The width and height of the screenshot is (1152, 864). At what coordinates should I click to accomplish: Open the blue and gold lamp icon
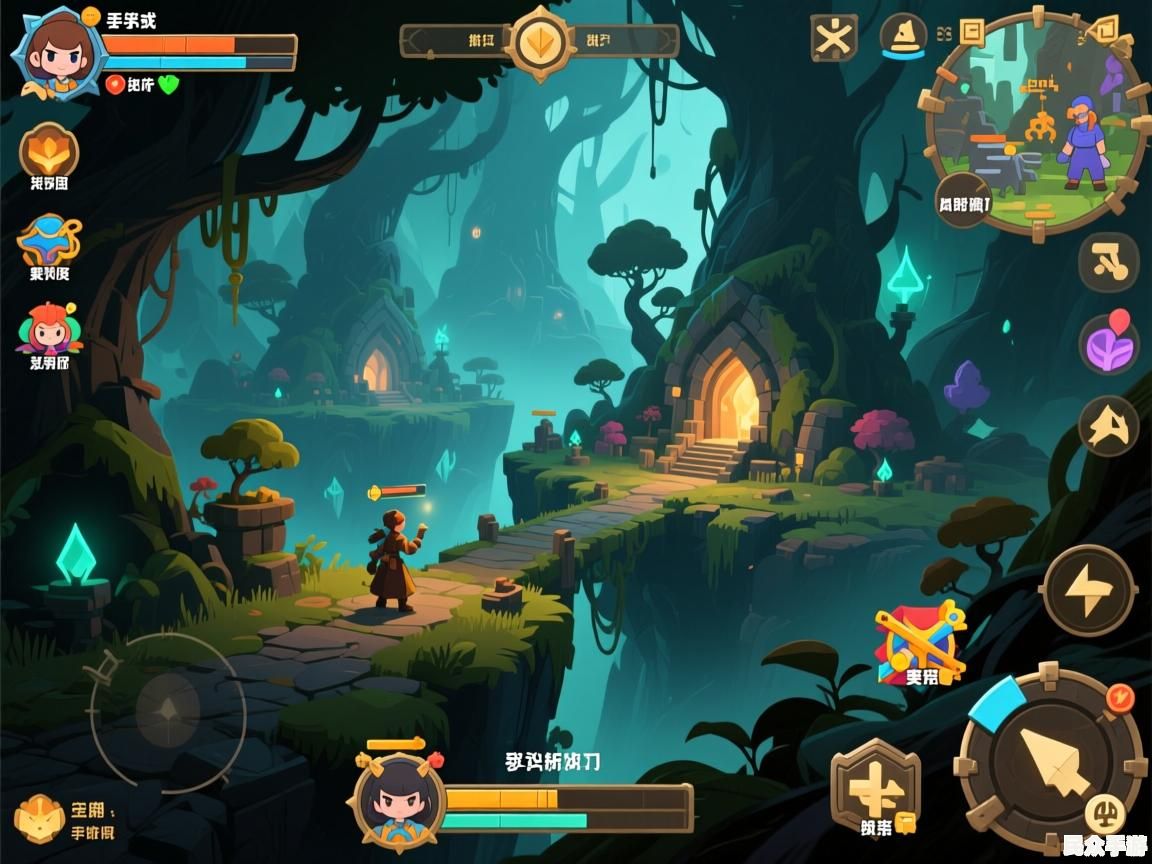point(49,241)
